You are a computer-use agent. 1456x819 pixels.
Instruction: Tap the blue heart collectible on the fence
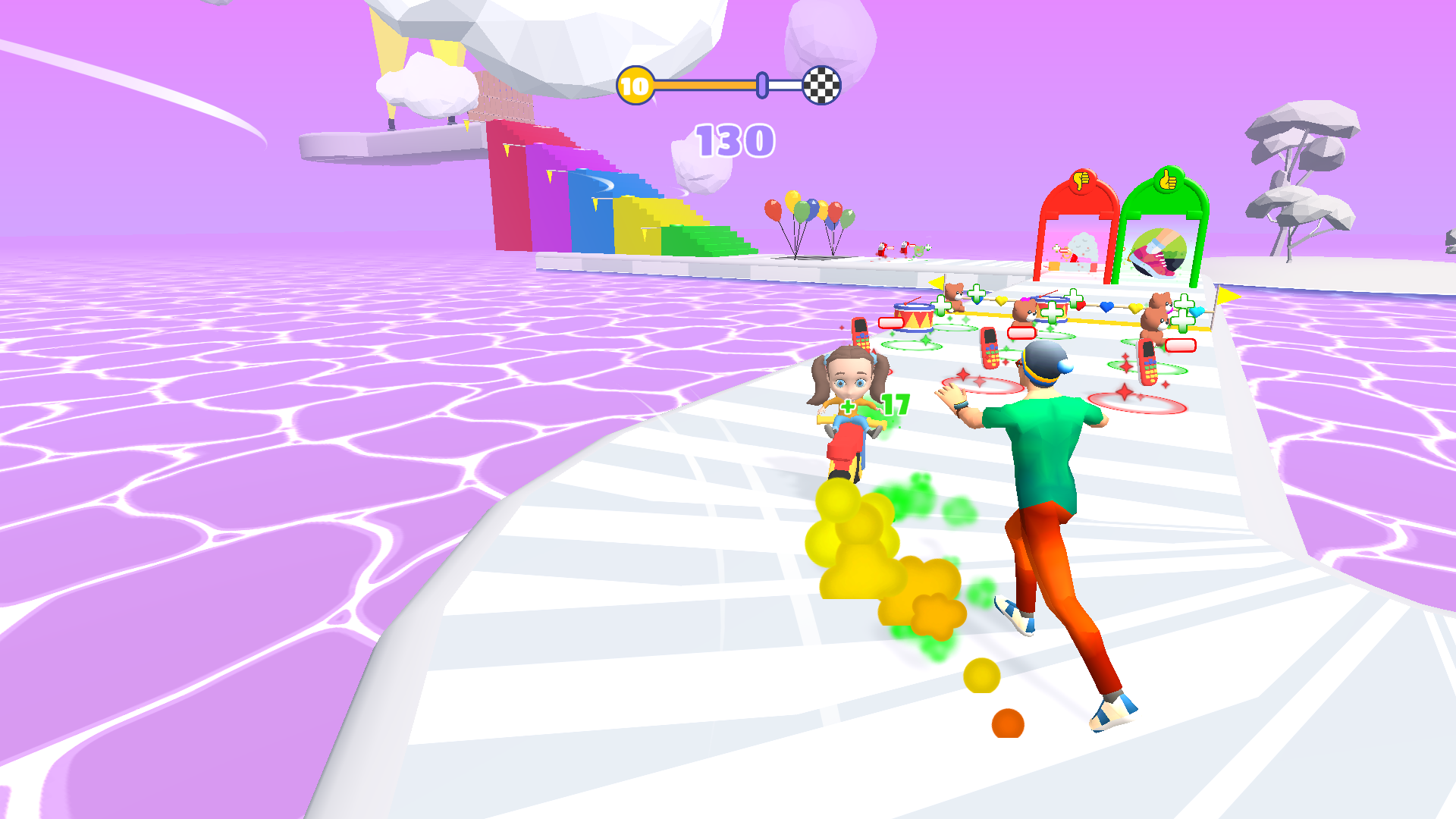click(1106, 306)
